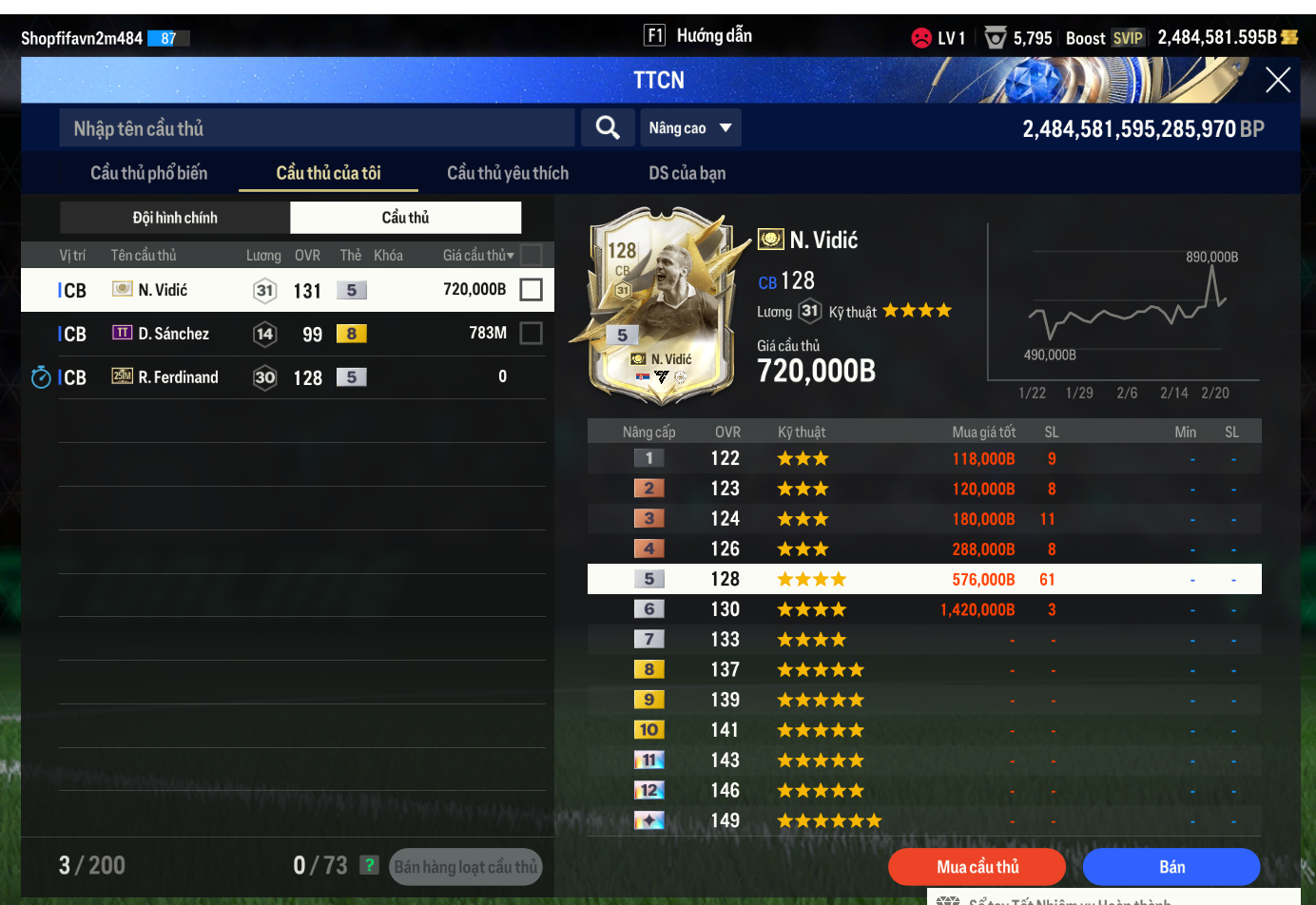Click the blue Bán button
The image size is (1316, 905).
(1171, 867)
